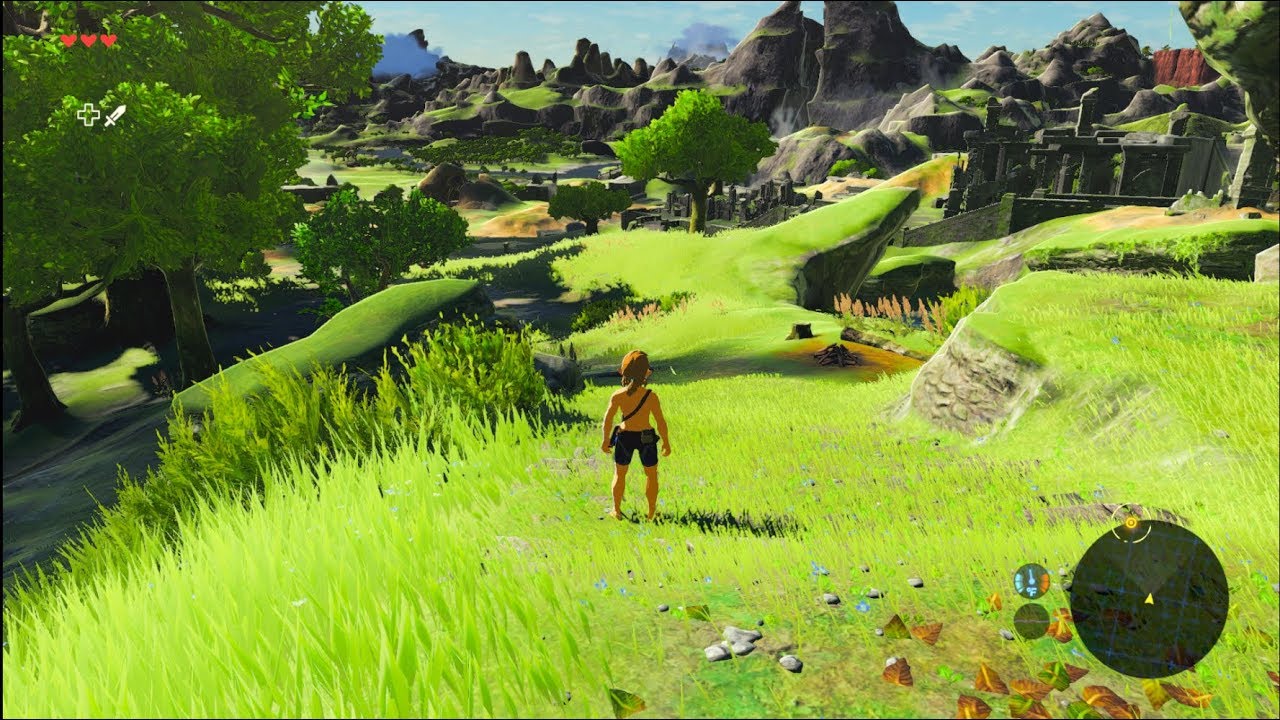Select the third red heart icon
1280x720 pixels.
coord(108,41)
